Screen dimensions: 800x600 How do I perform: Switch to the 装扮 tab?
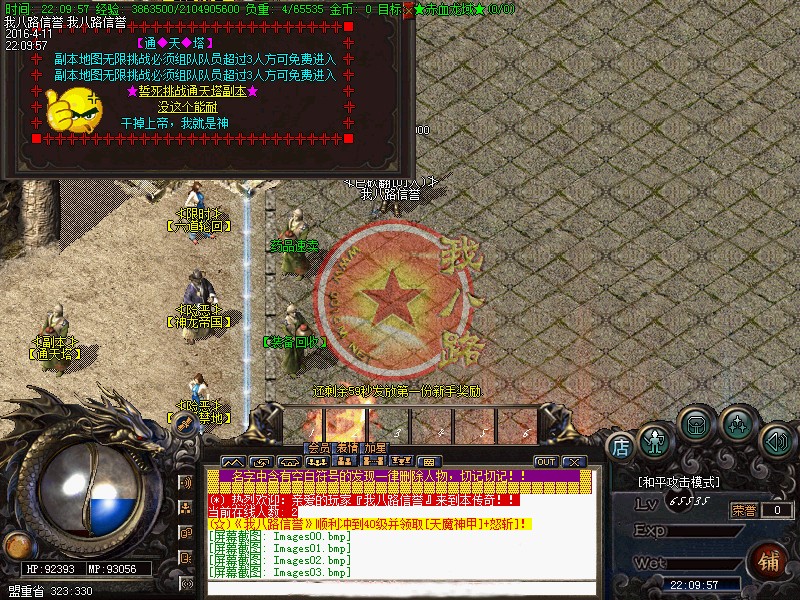[347, 448]
